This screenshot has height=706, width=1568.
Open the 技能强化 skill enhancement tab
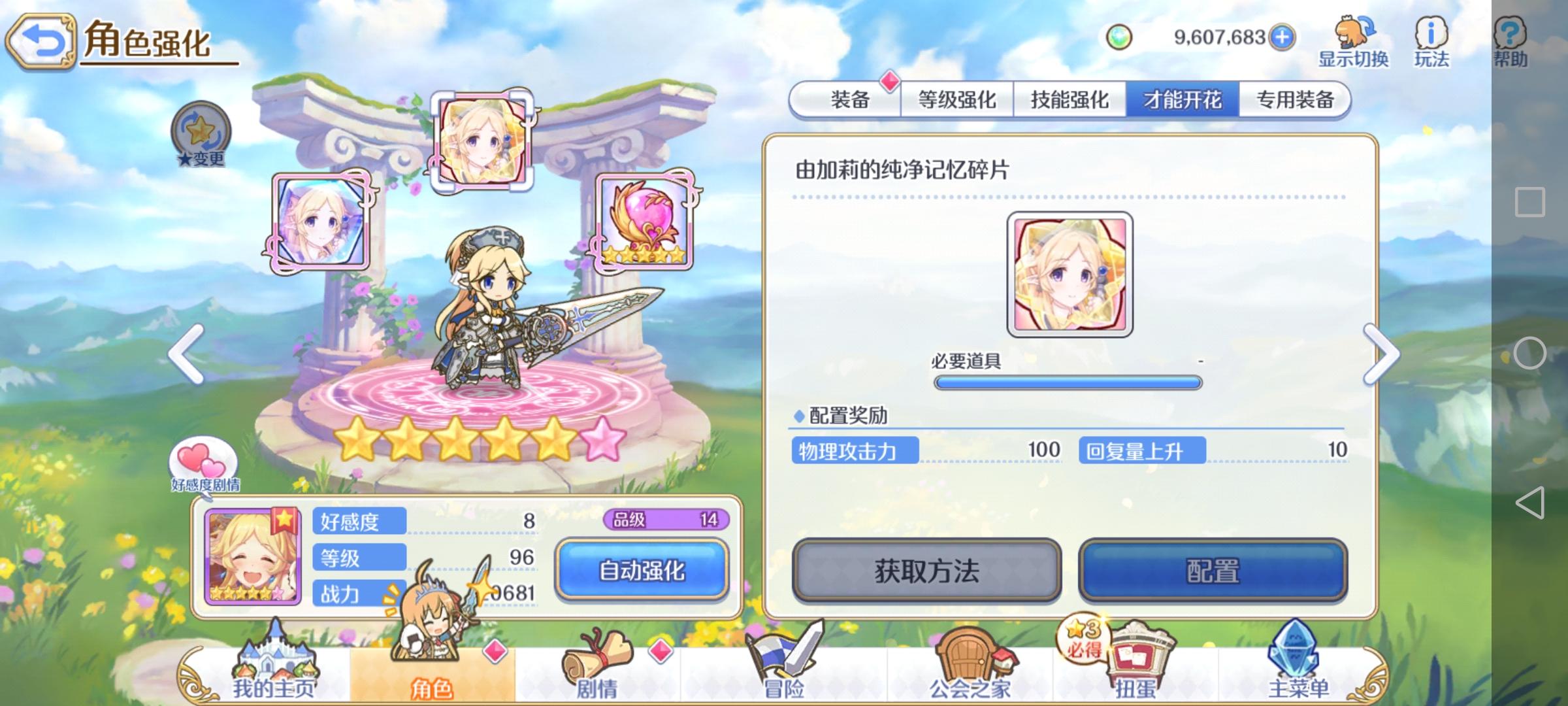coord(1069,101)
